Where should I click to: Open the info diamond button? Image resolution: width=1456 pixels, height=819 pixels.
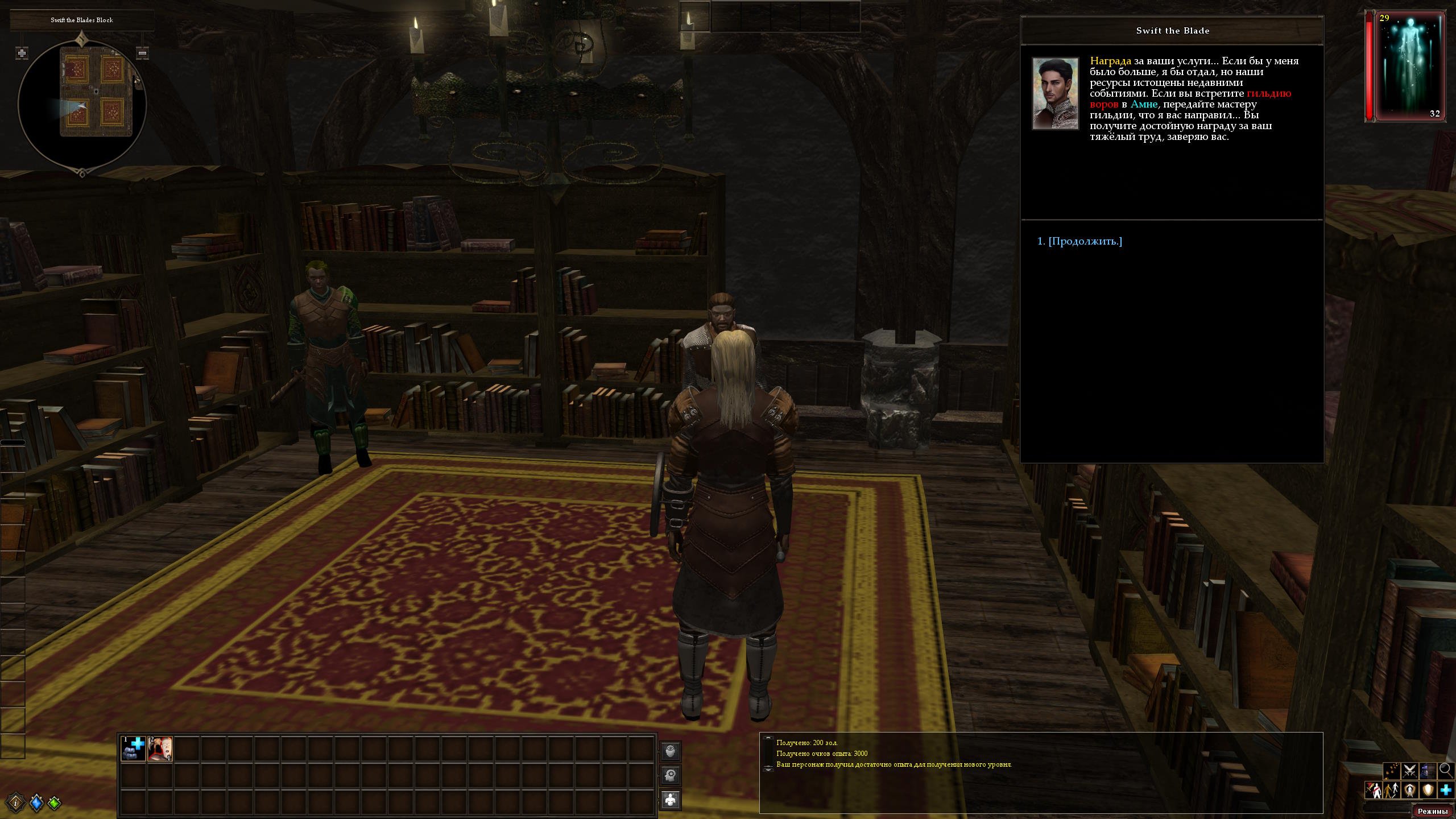tap(16, 803)
